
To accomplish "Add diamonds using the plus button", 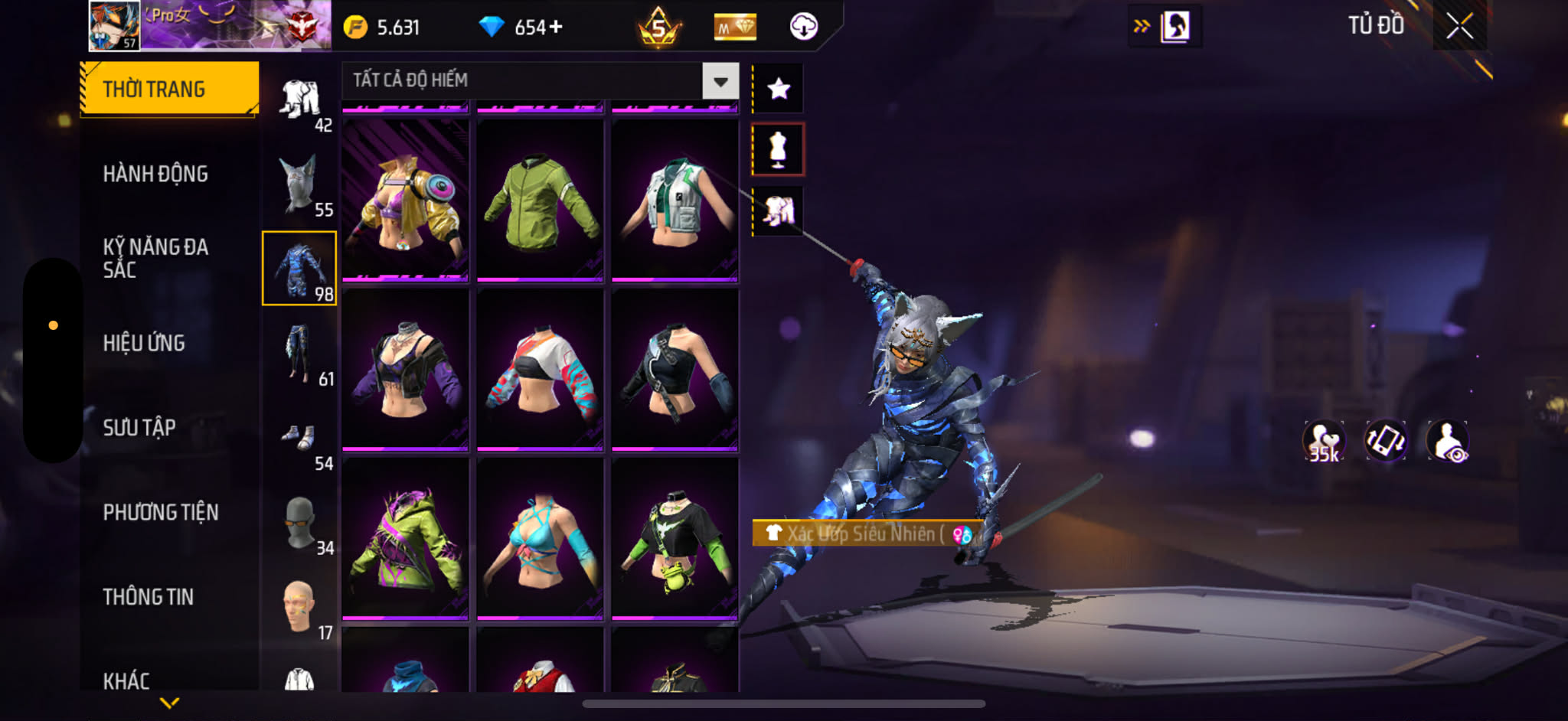I will click(556, 28).
